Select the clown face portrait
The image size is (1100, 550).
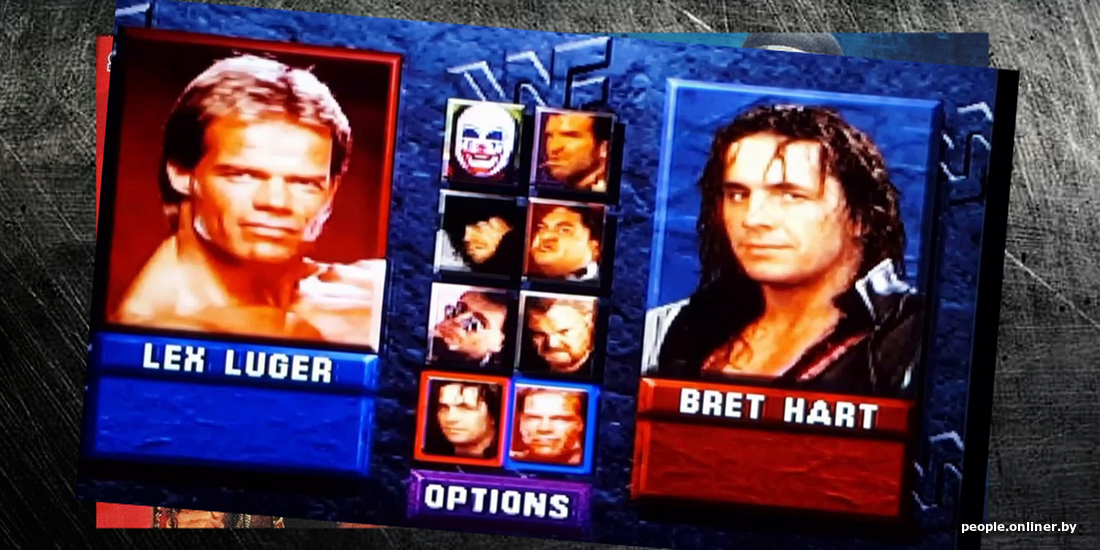(485, 142)
